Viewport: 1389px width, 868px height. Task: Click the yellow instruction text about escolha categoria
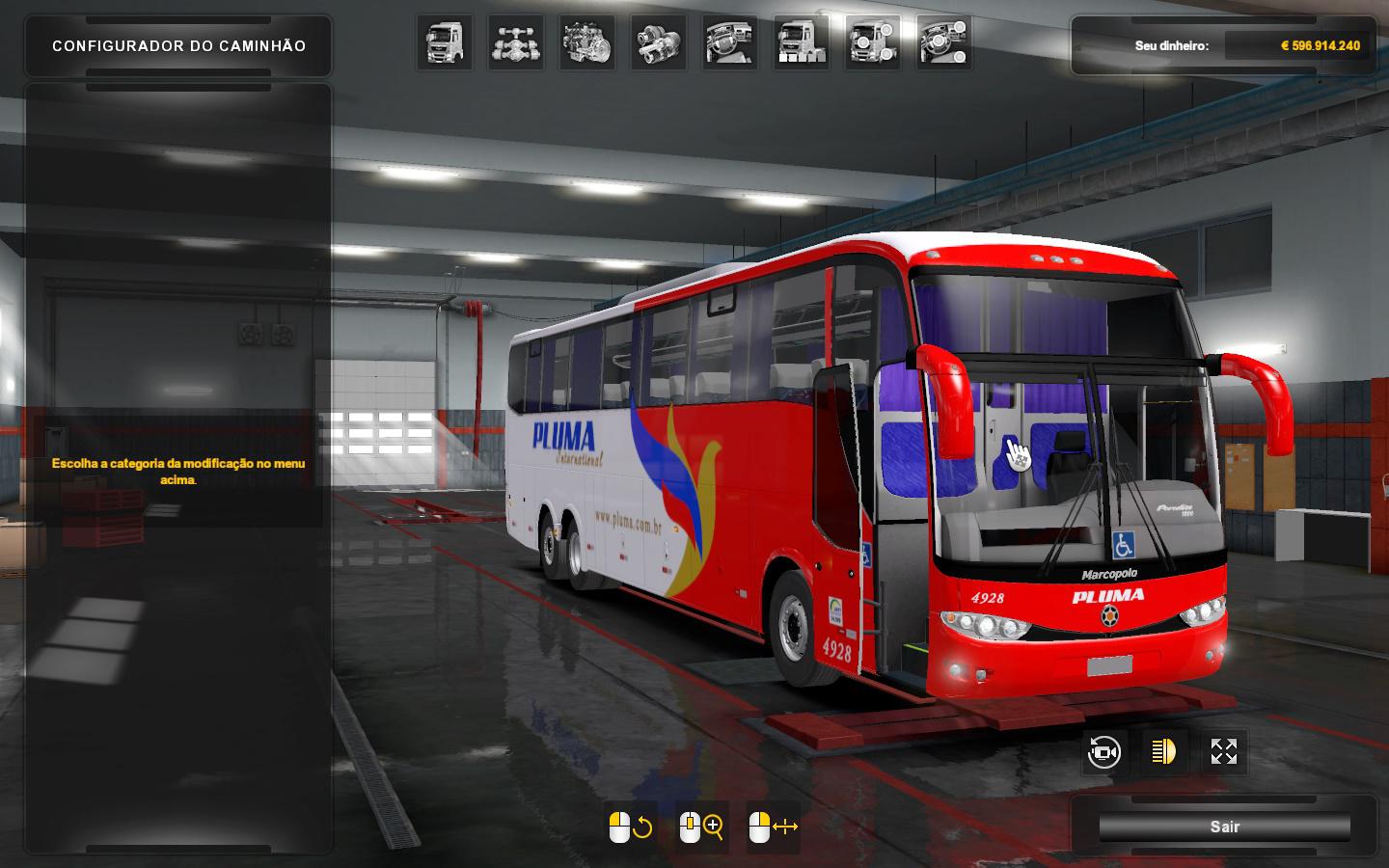click(x=177, y=471)
